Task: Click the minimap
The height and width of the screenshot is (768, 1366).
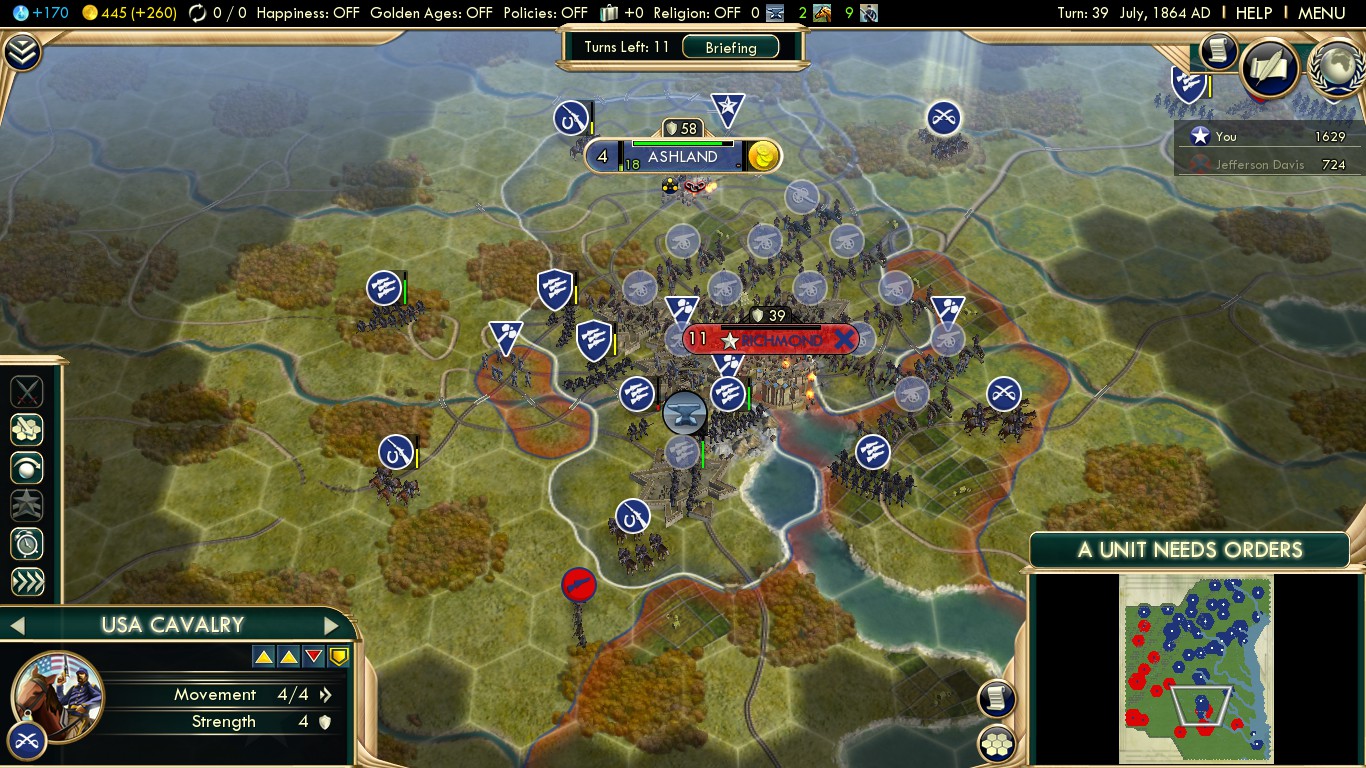Action: click(1196, 668)
